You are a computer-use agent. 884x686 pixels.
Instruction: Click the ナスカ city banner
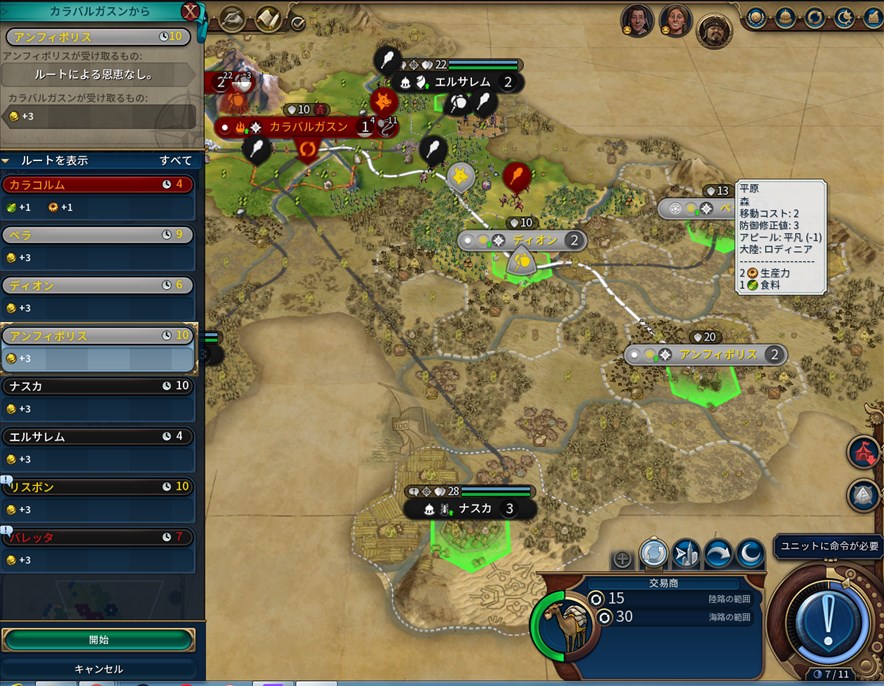click(468, 508)
